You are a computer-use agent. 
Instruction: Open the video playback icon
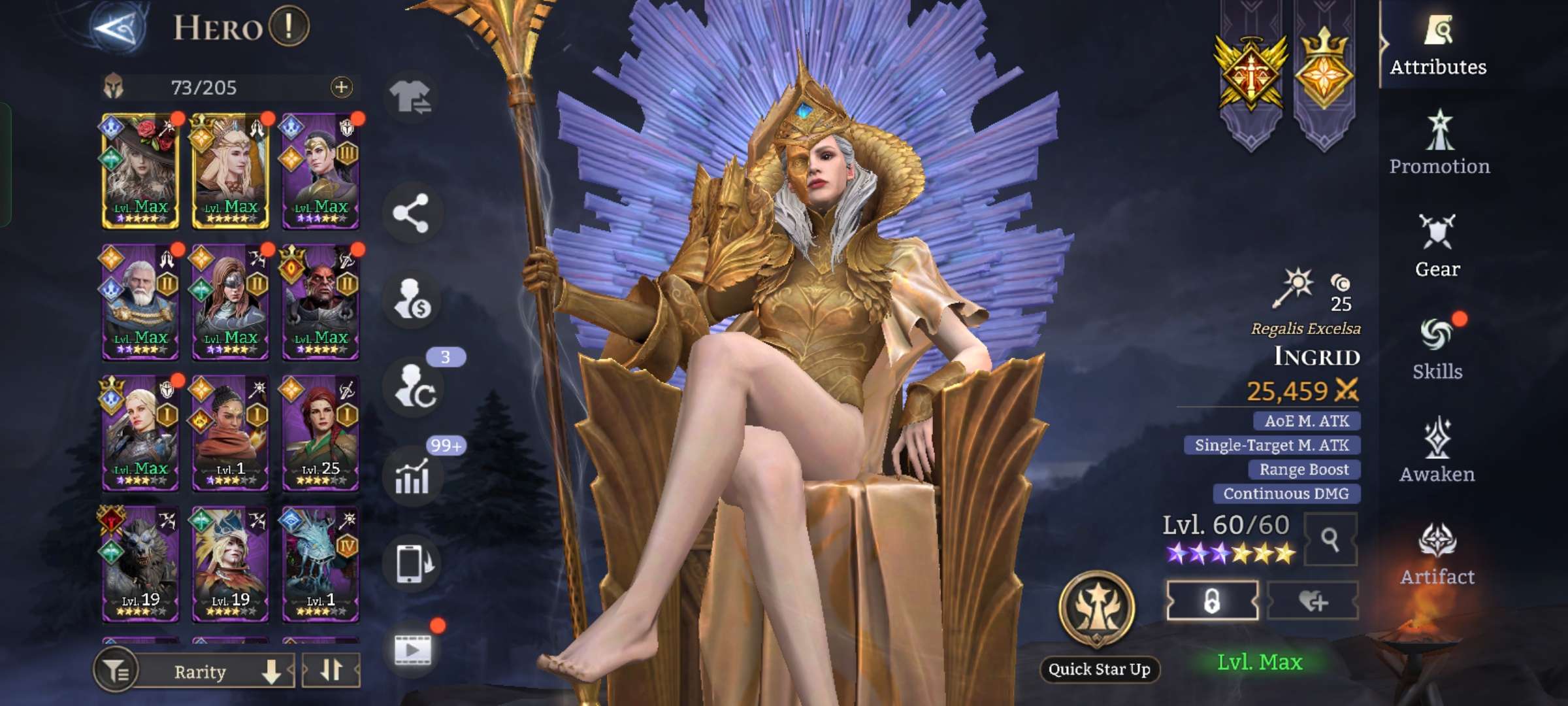click(412, 649)
